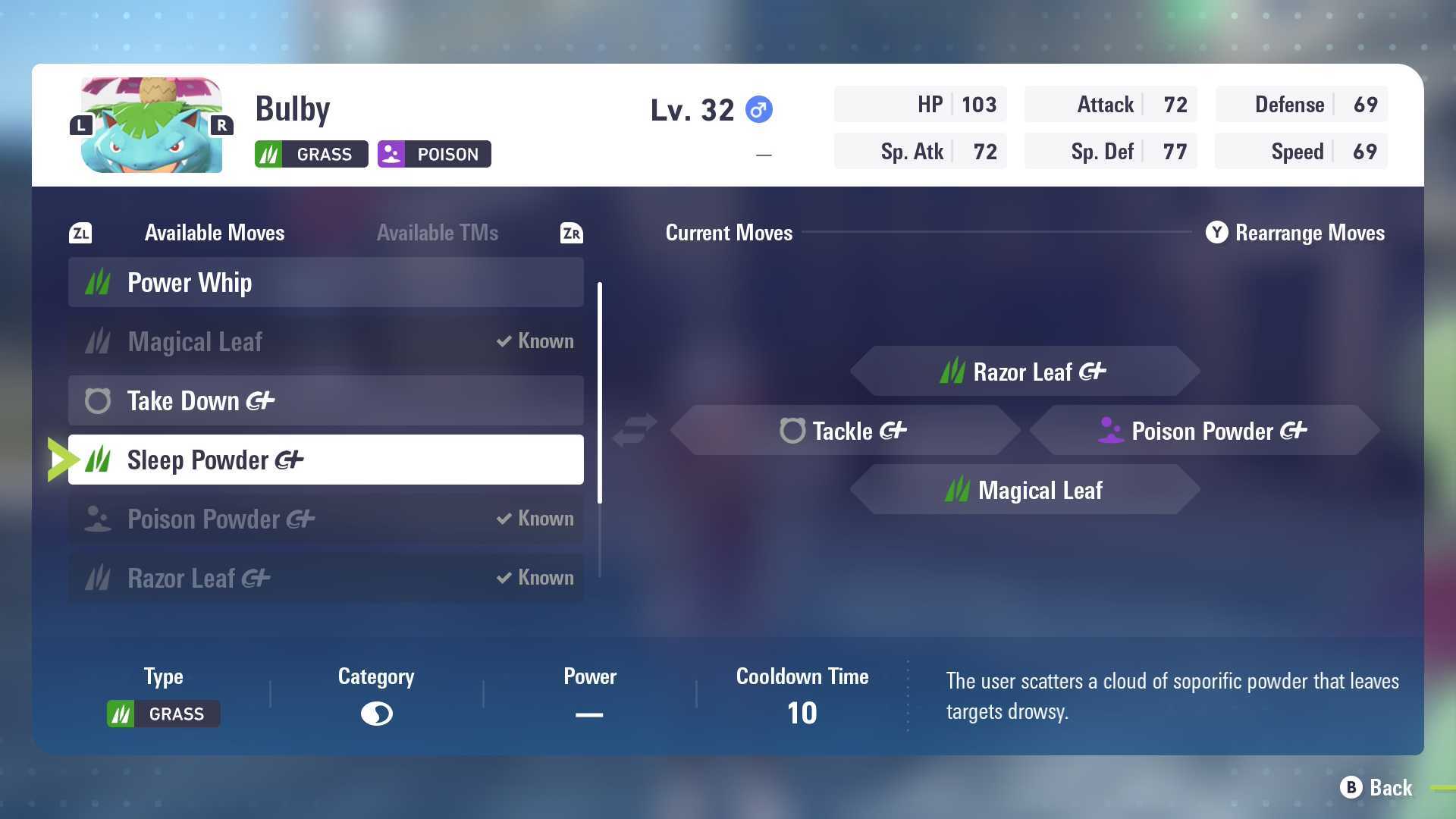Click the move list scrollbar
The image size is (1456, 819).
[600, 393]
